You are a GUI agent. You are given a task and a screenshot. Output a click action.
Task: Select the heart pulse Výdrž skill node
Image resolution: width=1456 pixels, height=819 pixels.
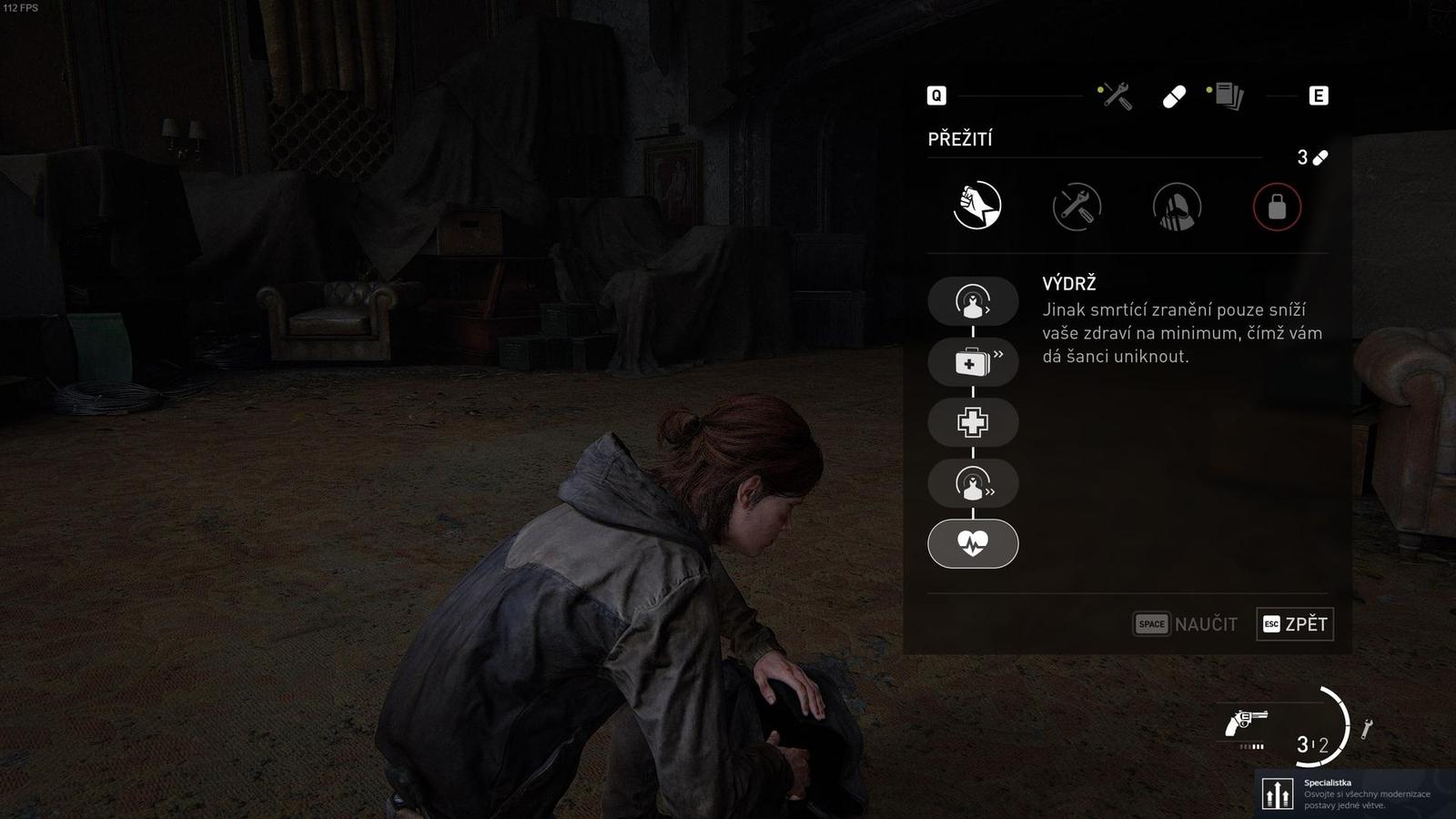pos(973,544)
